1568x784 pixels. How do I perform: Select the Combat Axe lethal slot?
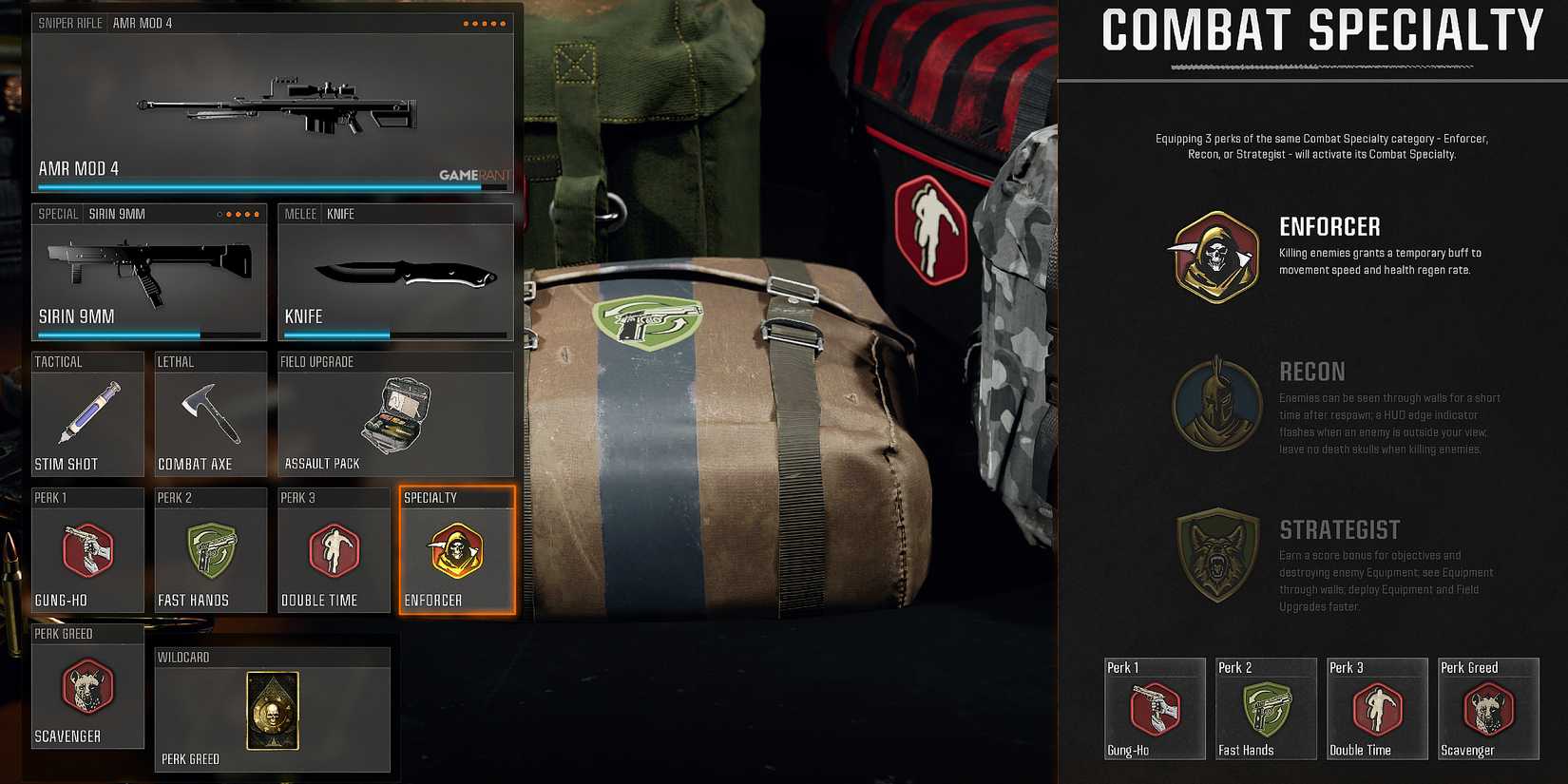pos(210,415)
